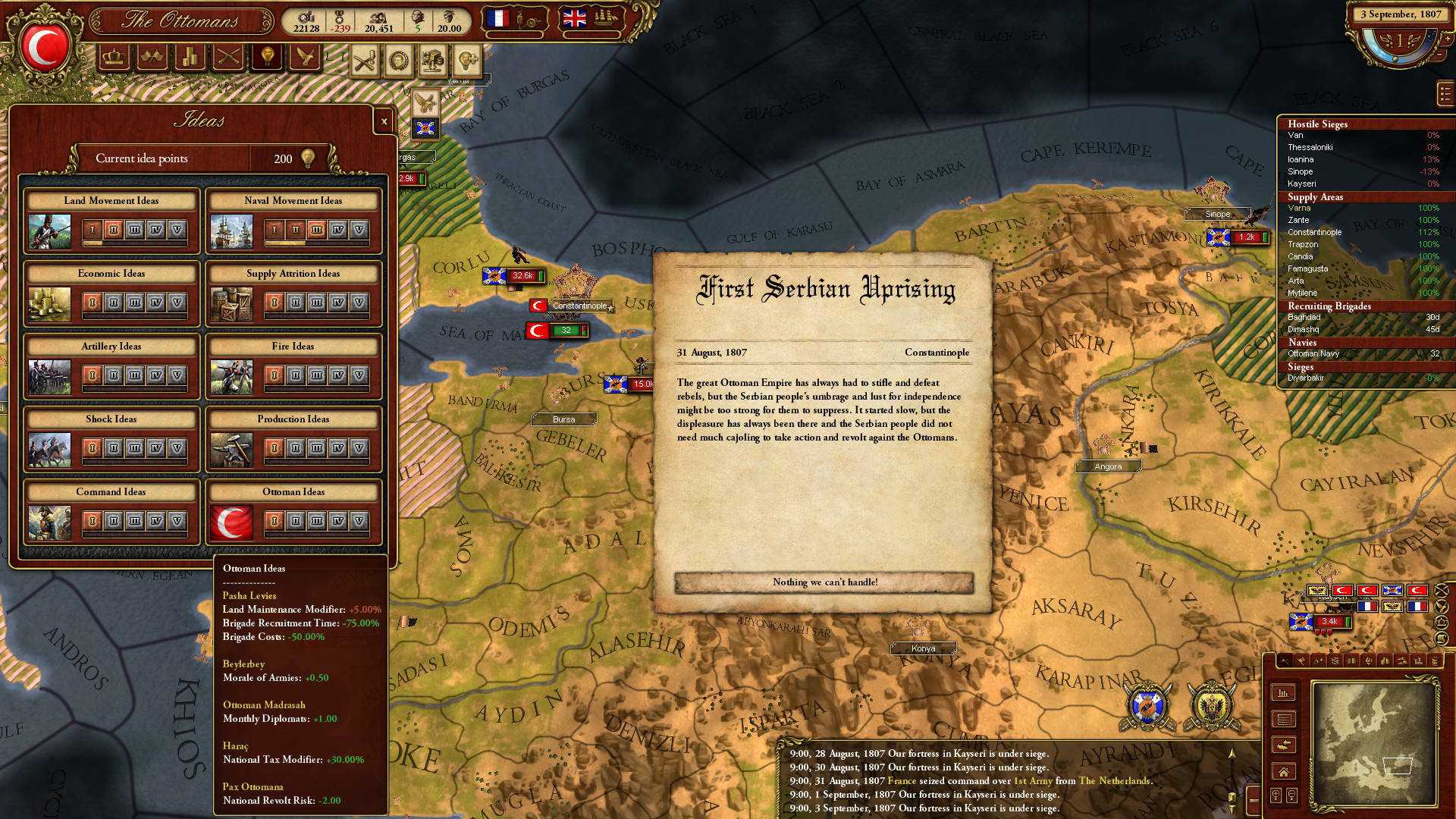
Task: Expand the Hostile Sieges panel header
Action: [1319, 124]
